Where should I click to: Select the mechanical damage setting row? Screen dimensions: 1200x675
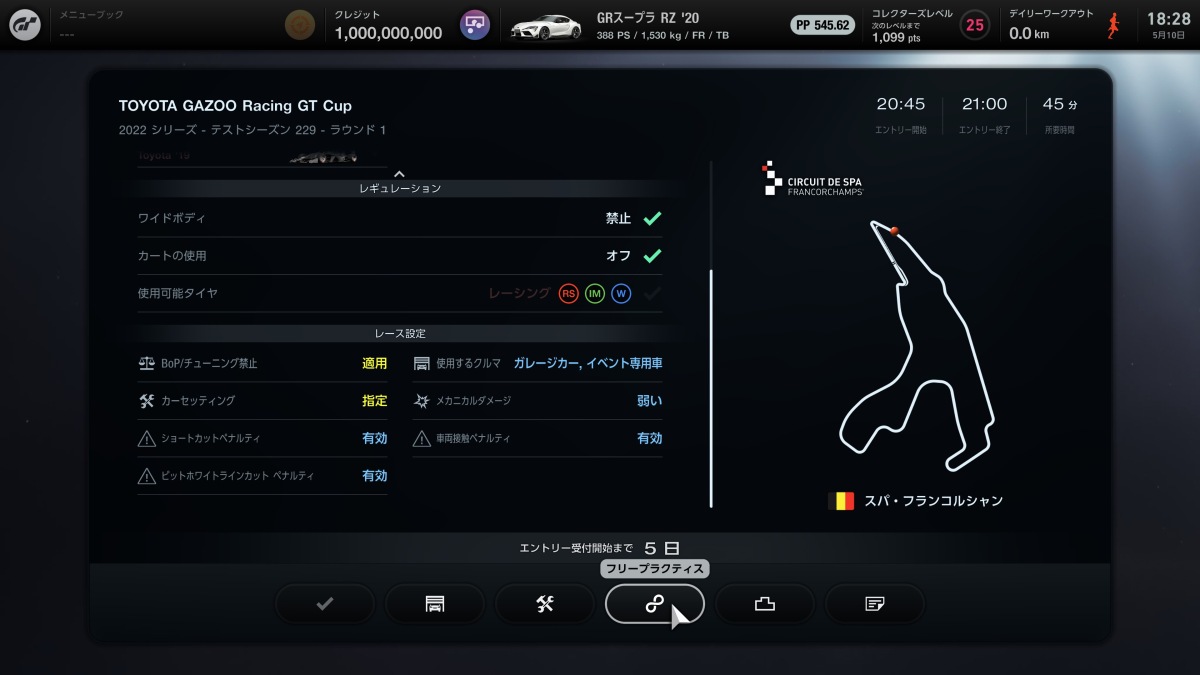click(537, 401)
